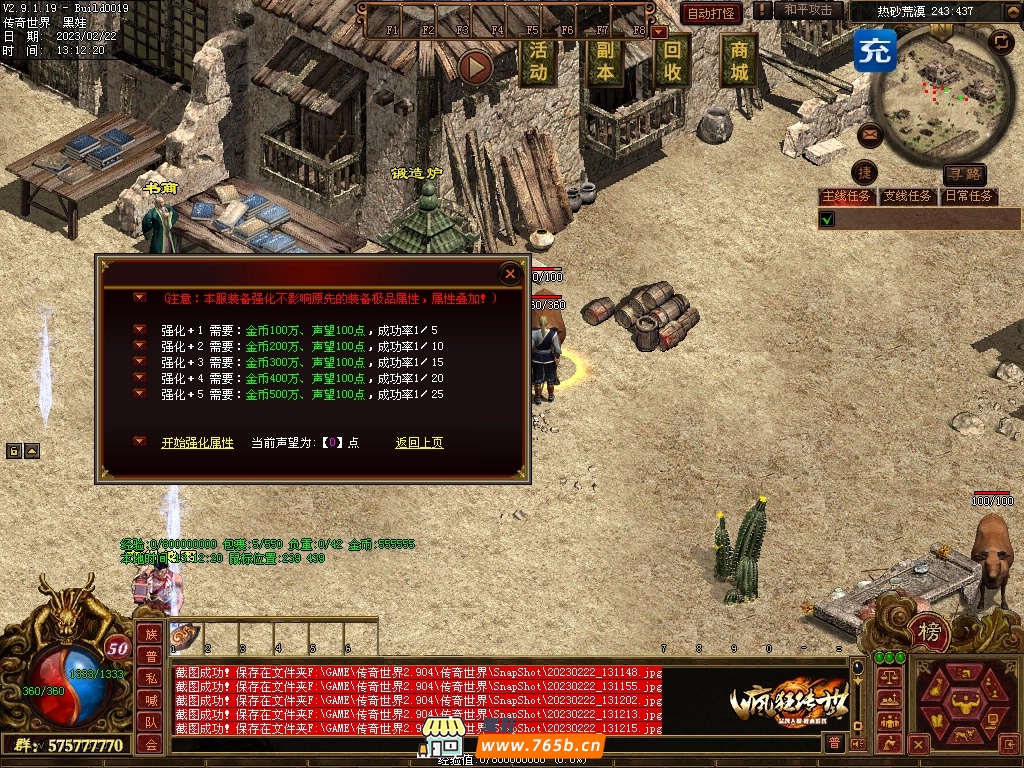Switch the 和平攻击 attack mode
This screenshot has height=768, width=1024.
click(x=807, y=10)
